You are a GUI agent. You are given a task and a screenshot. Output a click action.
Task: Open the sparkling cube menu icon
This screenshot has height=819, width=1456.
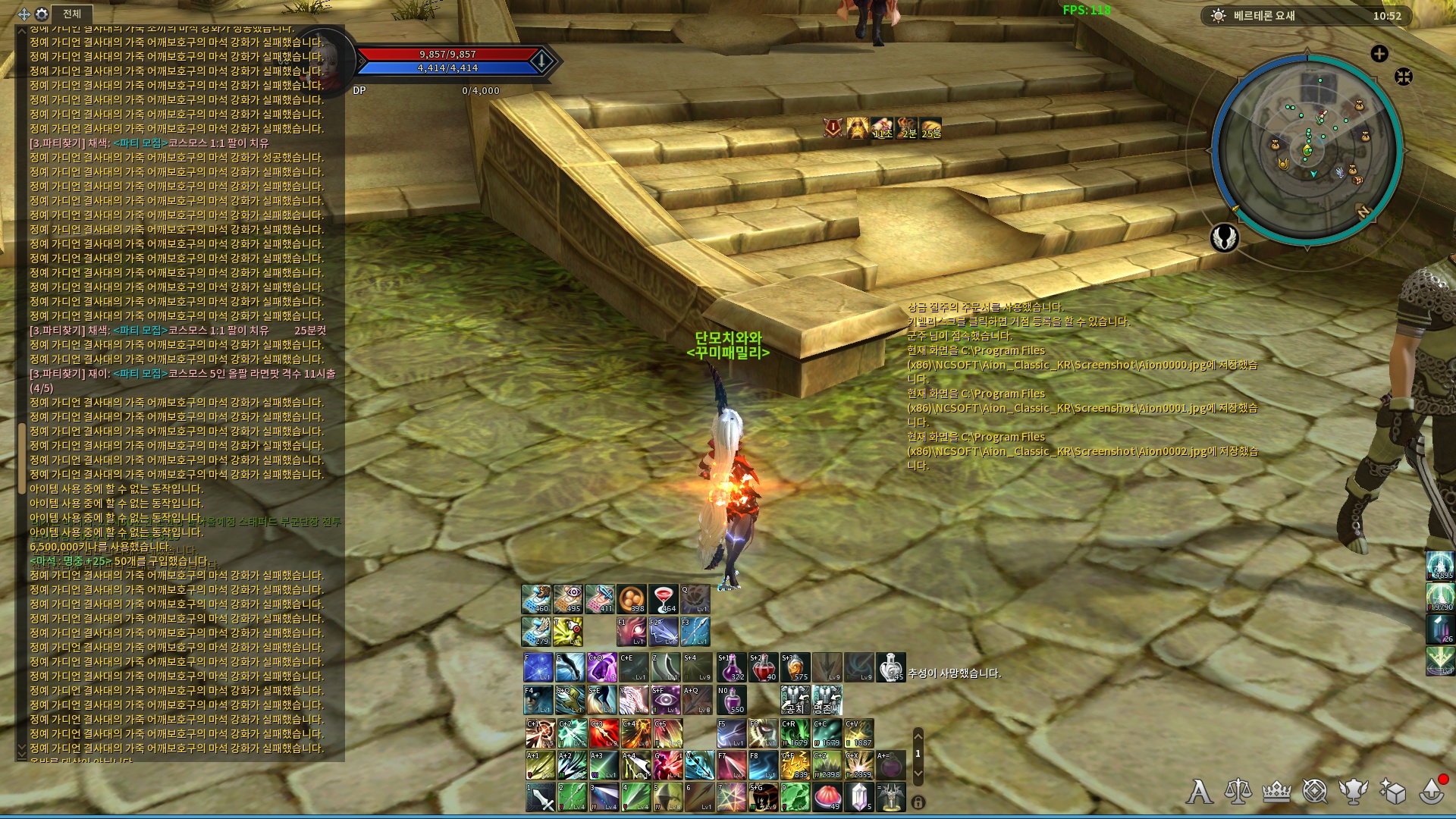pyautogui.click(x=1392, y=792)
